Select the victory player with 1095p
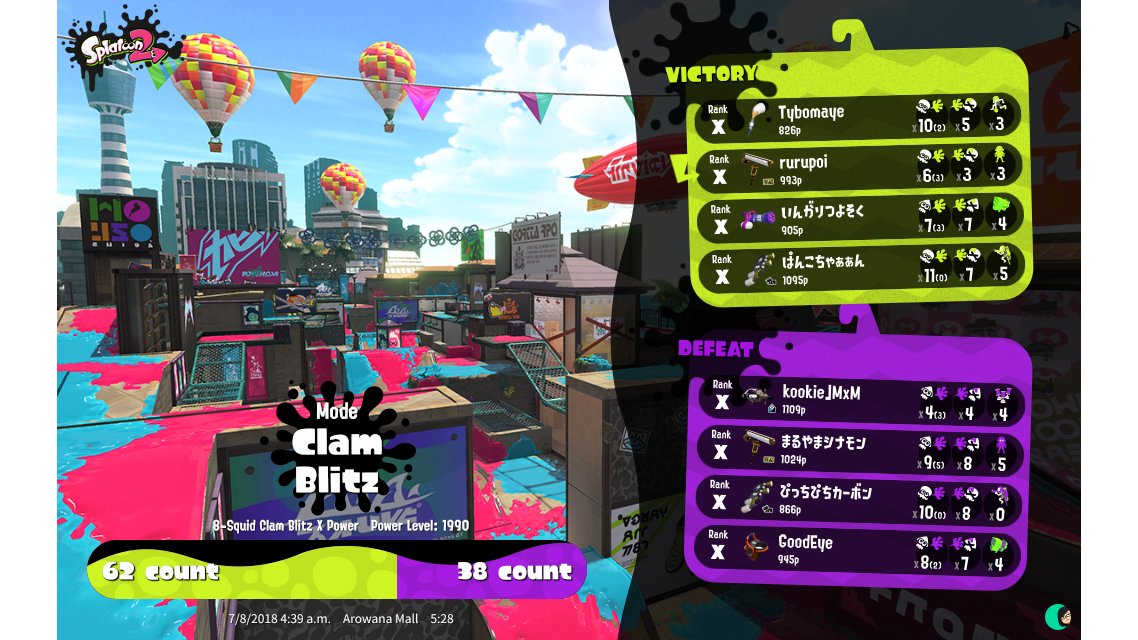Screen dimensions: 1138x640 click(x=858, y=268)
